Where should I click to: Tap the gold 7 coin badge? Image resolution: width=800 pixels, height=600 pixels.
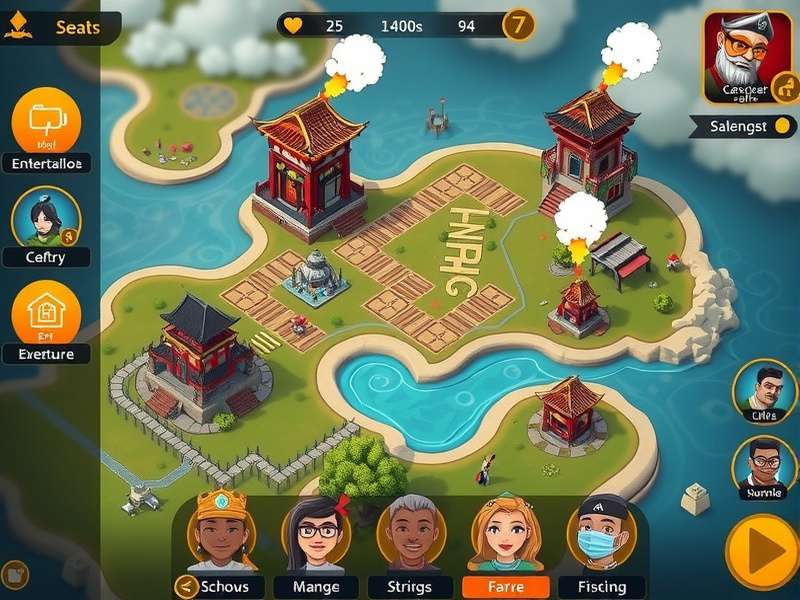click(517, 26)
